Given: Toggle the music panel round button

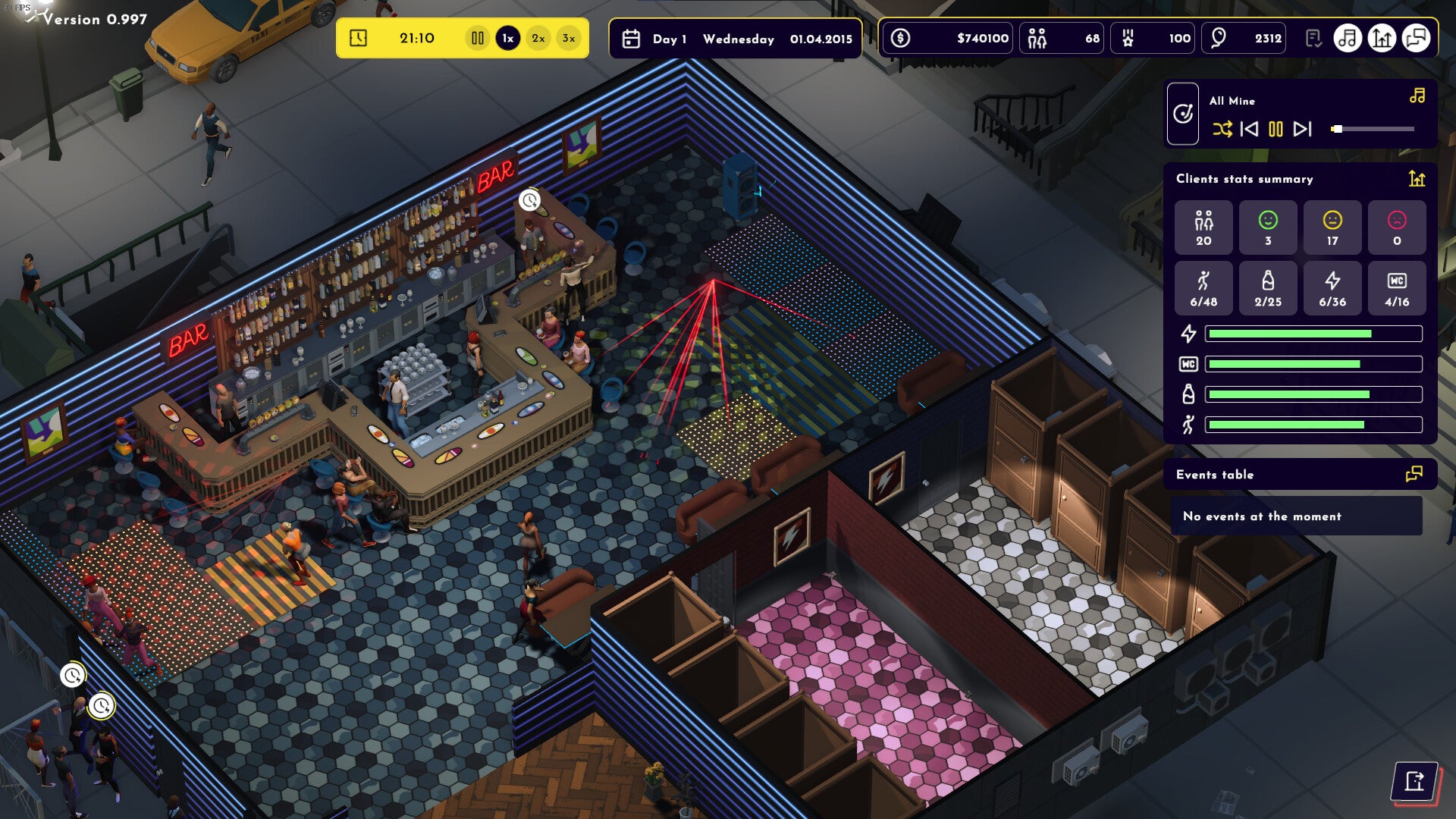Looking at the screenshot, I should [x=1348, y=38].
